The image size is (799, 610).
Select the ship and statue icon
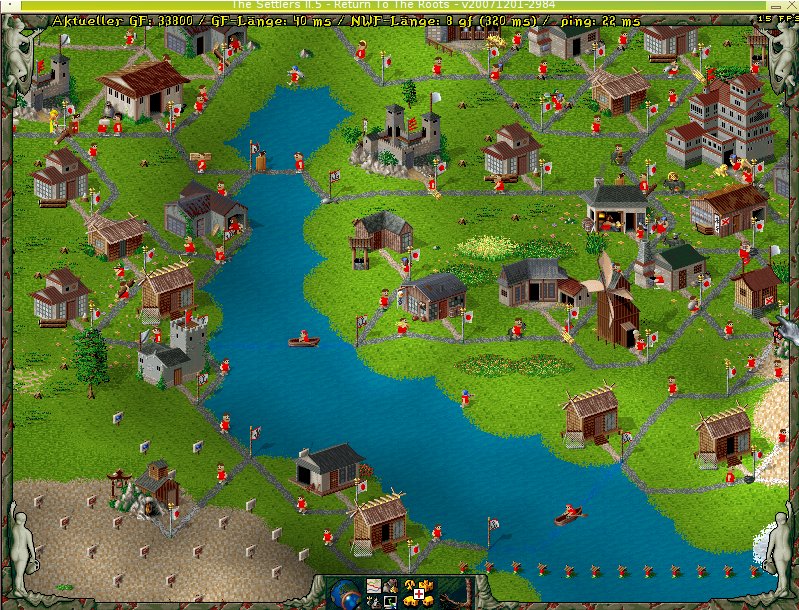click(x=373, y=602)
